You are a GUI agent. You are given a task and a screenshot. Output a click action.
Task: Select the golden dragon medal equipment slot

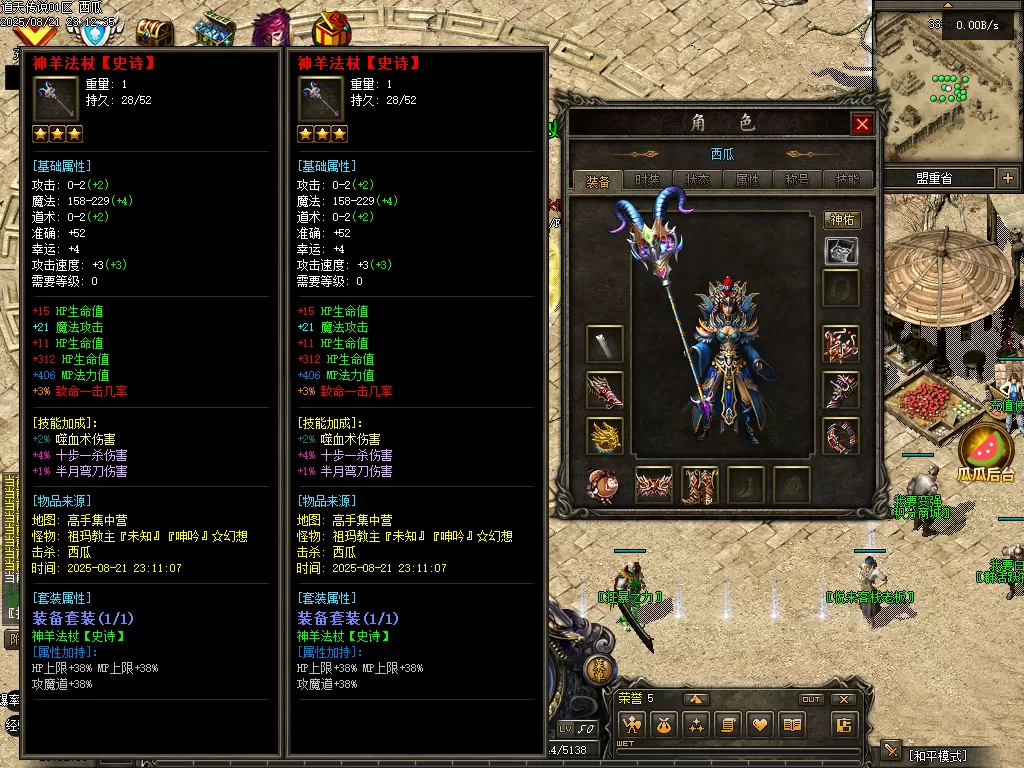(x=605, y=437)
